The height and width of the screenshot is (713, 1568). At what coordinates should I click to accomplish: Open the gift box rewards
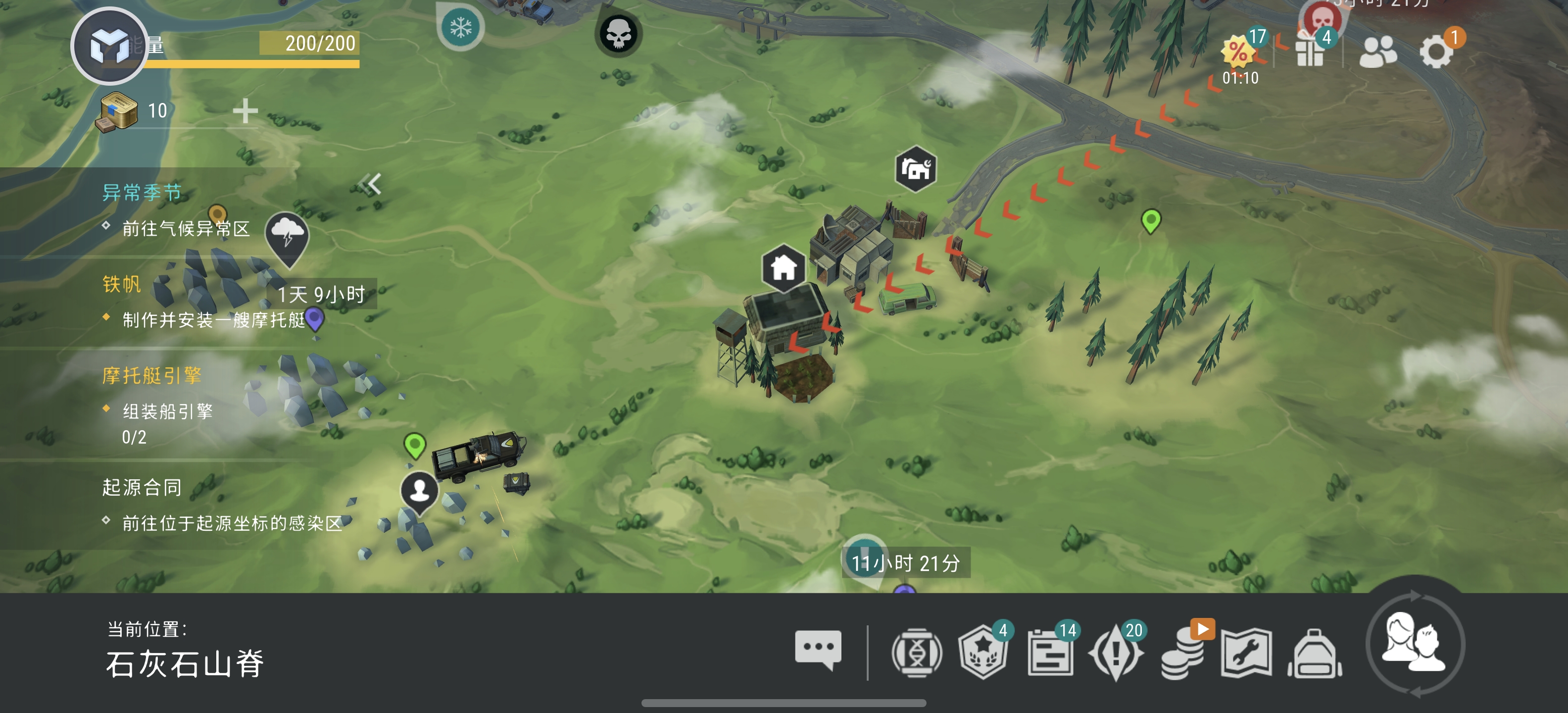pos(1311,51)
